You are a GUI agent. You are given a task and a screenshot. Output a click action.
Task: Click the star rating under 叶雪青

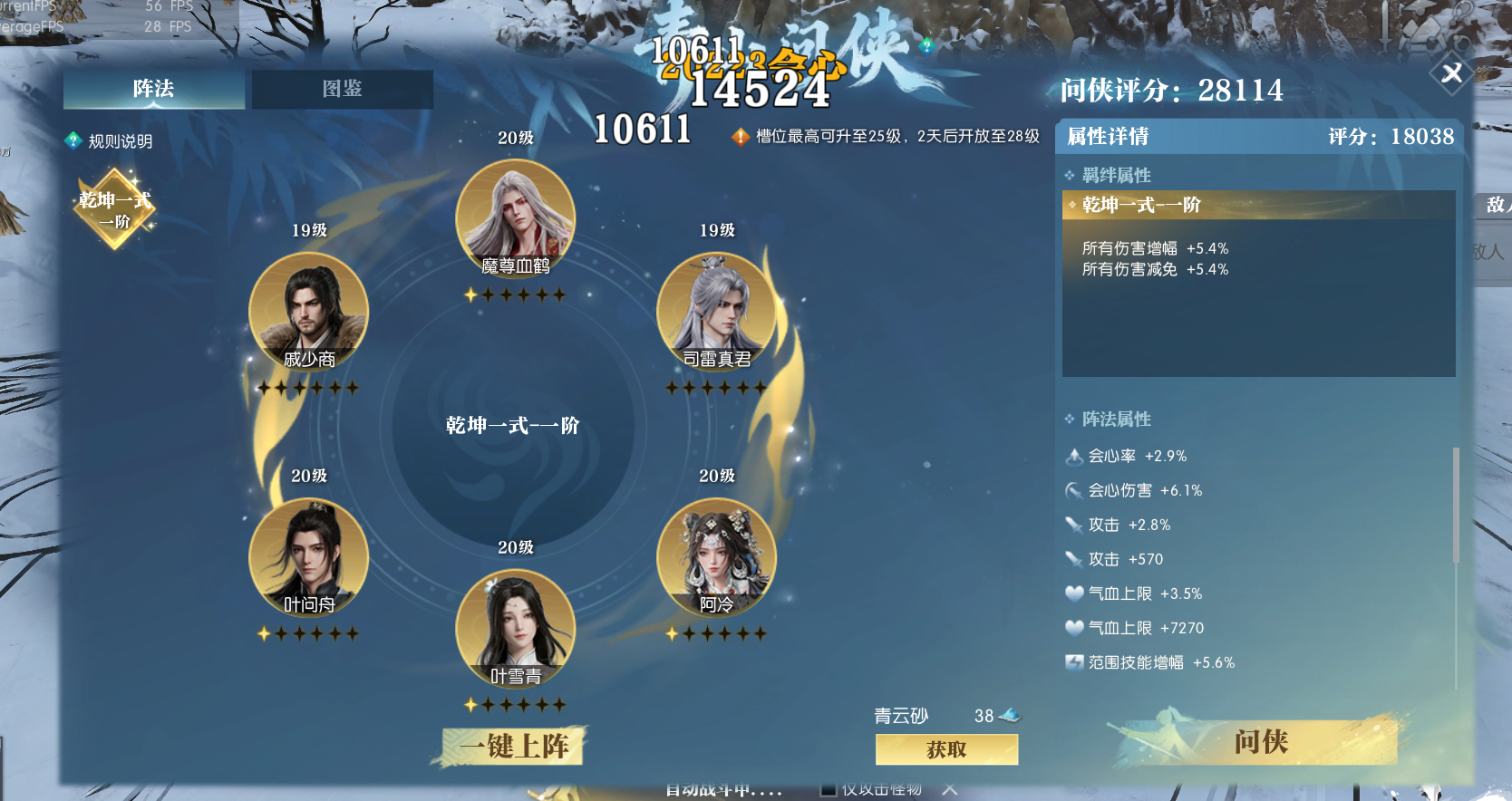point(515,701)
